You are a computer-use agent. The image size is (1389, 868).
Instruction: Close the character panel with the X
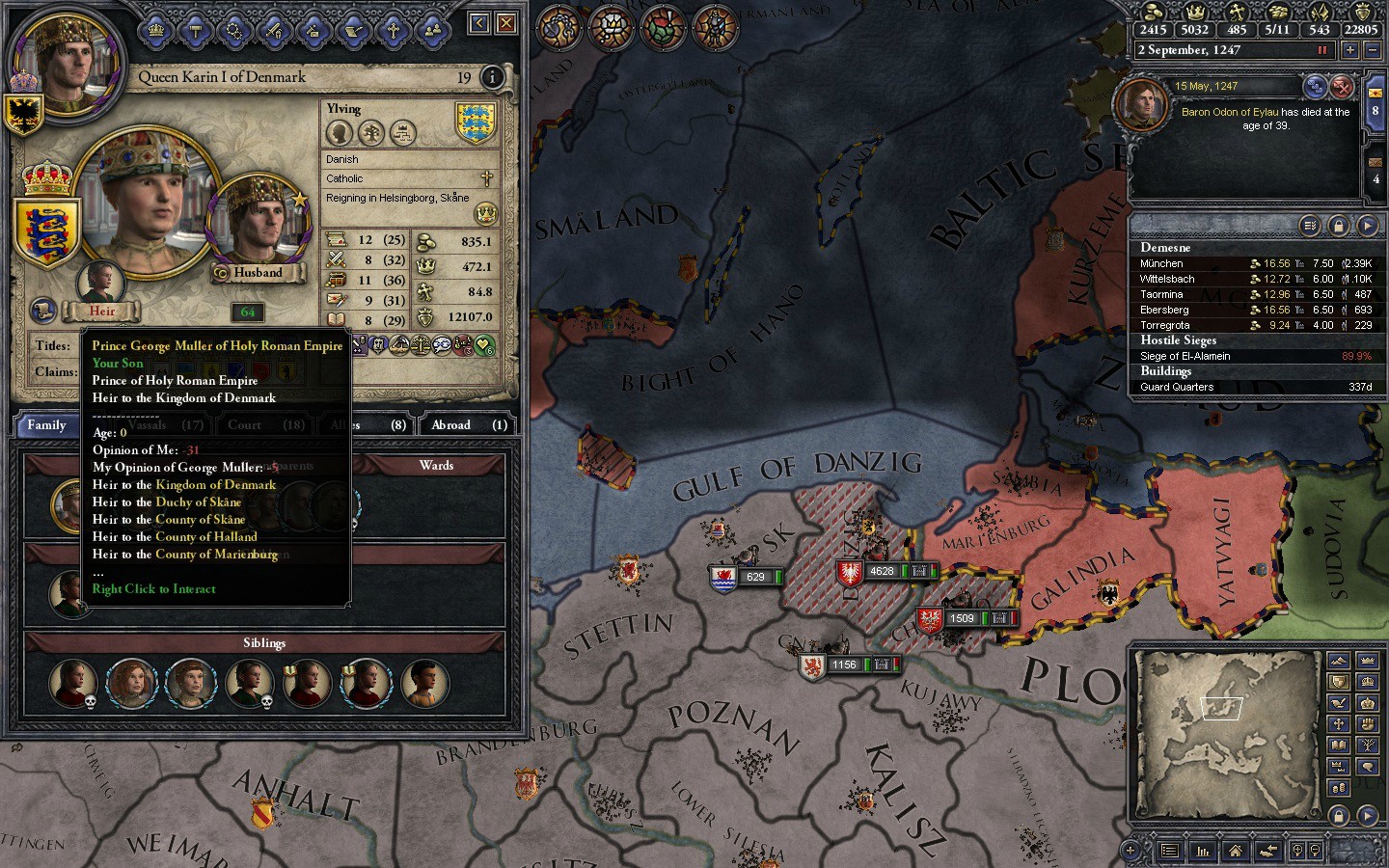(x=505, y=23)
